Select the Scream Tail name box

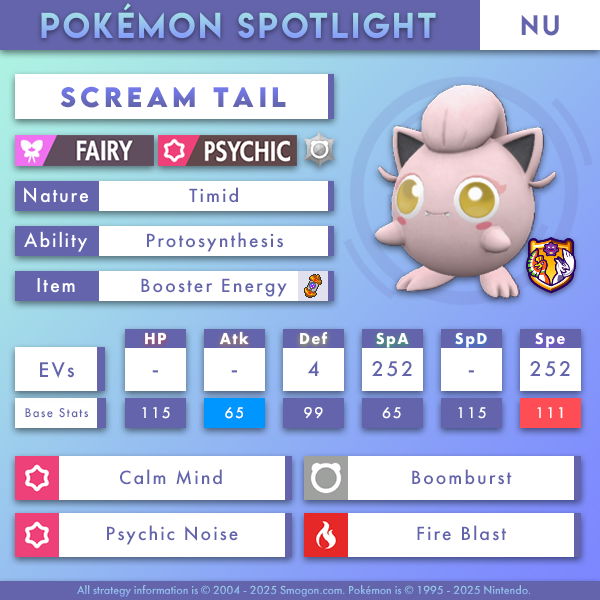tap(173, 97)
